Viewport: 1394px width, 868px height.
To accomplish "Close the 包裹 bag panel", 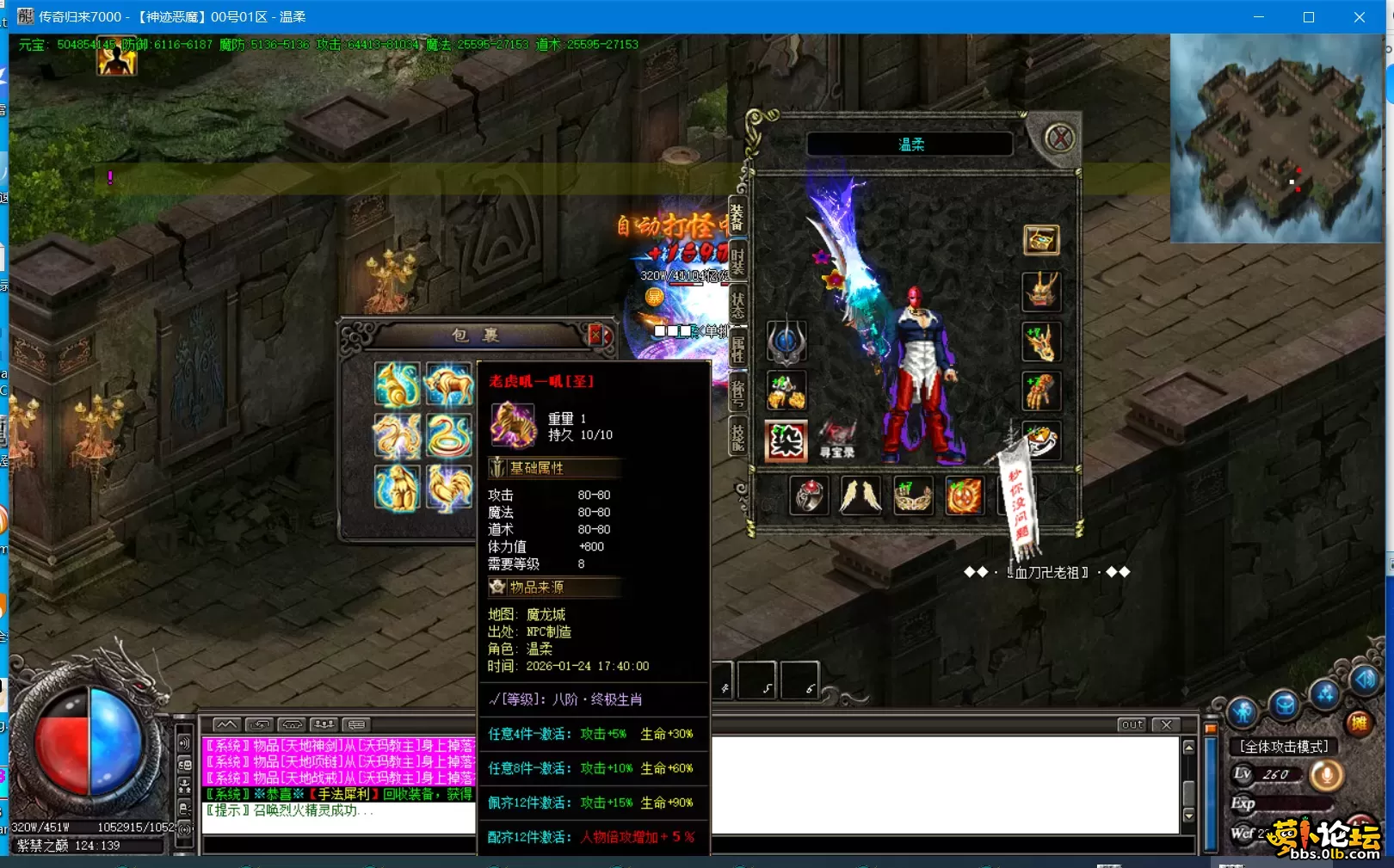I will (595, 336).
